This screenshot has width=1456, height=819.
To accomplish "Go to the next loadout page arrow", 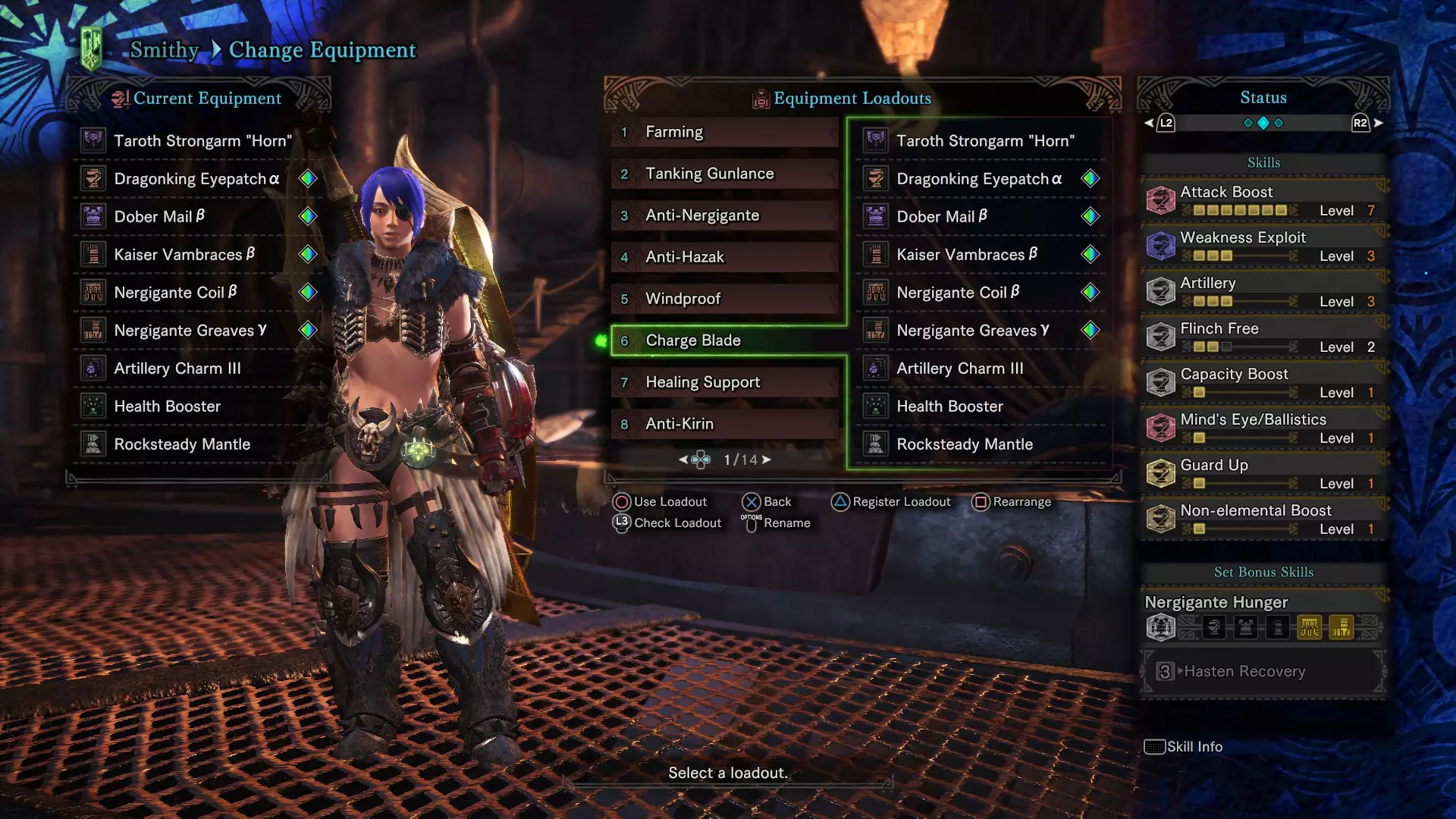I will [767, 460].
